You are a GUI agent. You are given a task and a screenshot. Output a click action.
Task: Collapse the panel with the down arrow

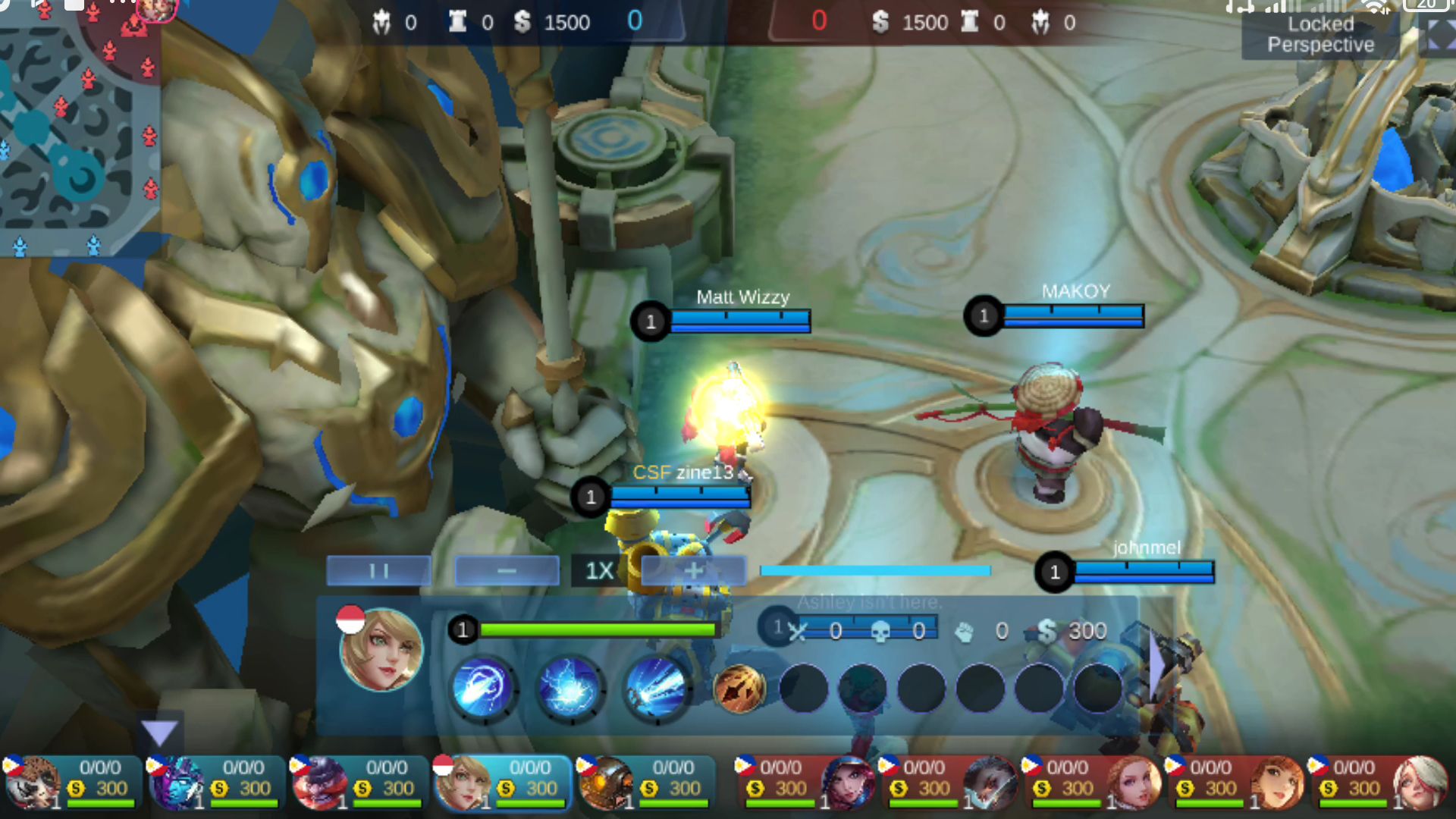pos(159,733)
